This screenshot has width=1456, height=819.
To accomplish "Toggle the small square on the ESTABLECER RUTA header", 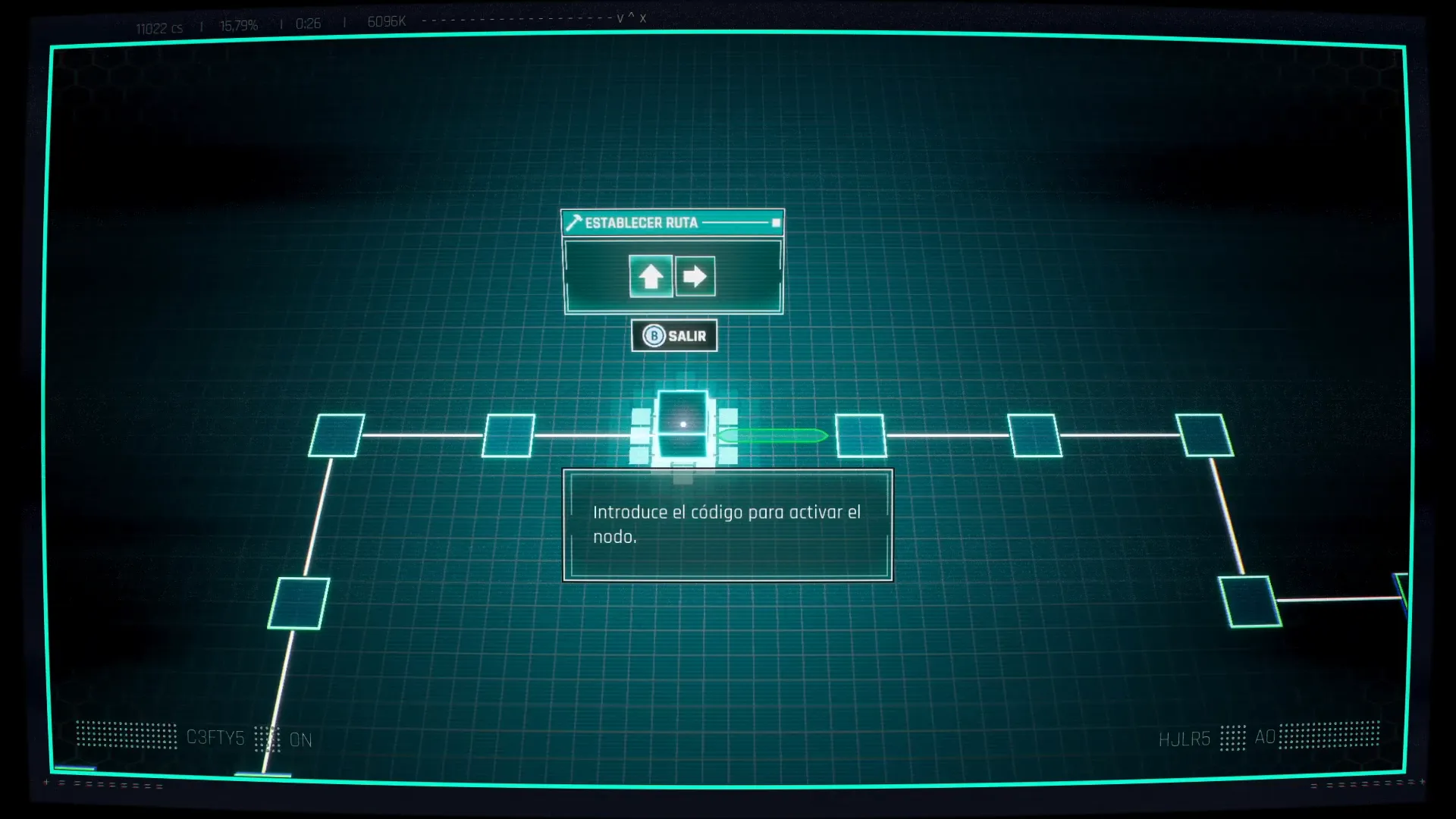I will (775, 223).
